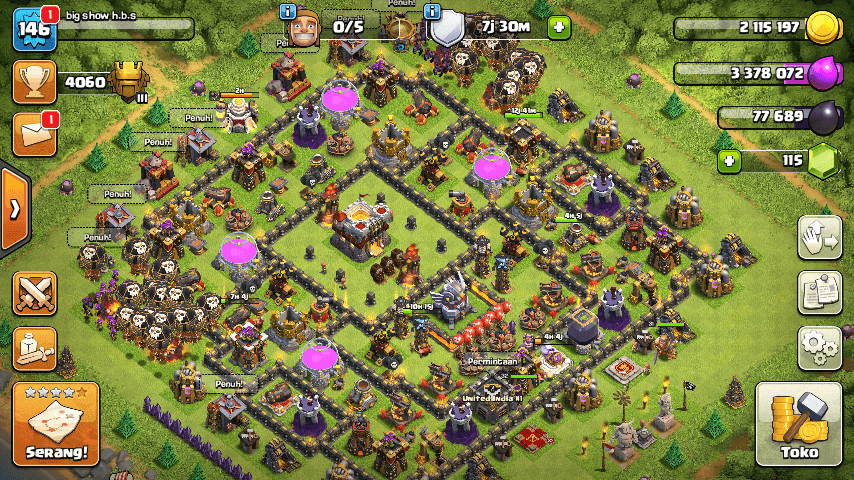Viewport: 854px width, 480px height.
Task: Open the village layout editor hand icon
Action: [x=819, y=236]
